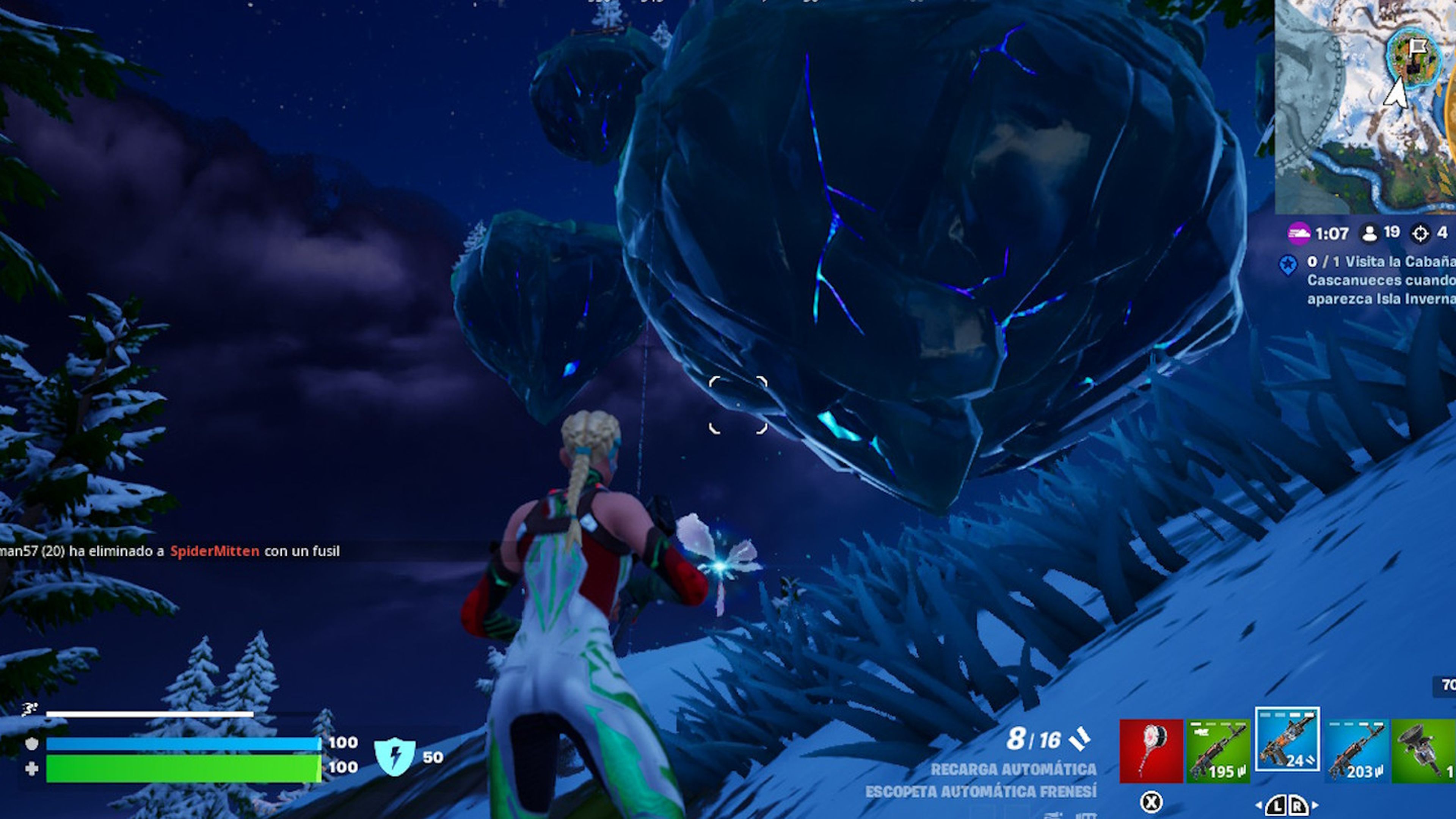Click the purple storm timer icon

pos(1299,233)
